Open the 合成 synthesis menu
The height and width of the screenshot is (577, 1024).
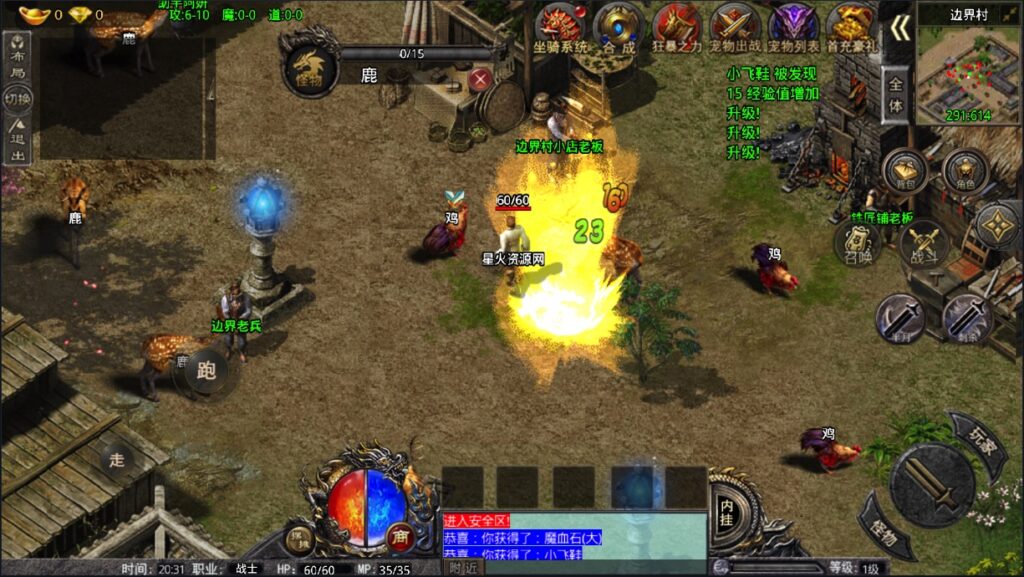click(619, 26)
